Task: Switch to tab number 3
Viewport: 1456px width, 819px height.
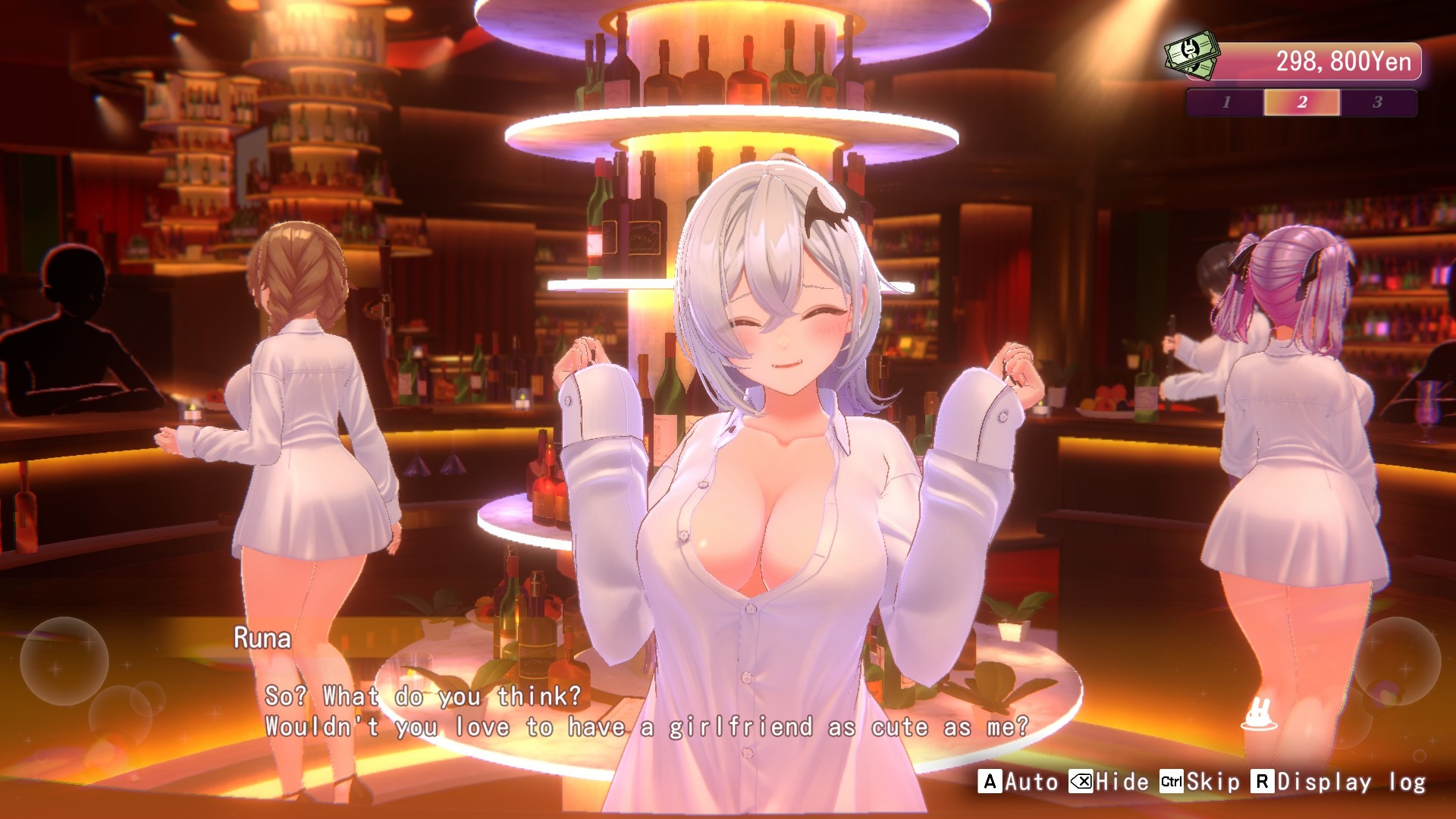Action: click(x=1377, y=102)
